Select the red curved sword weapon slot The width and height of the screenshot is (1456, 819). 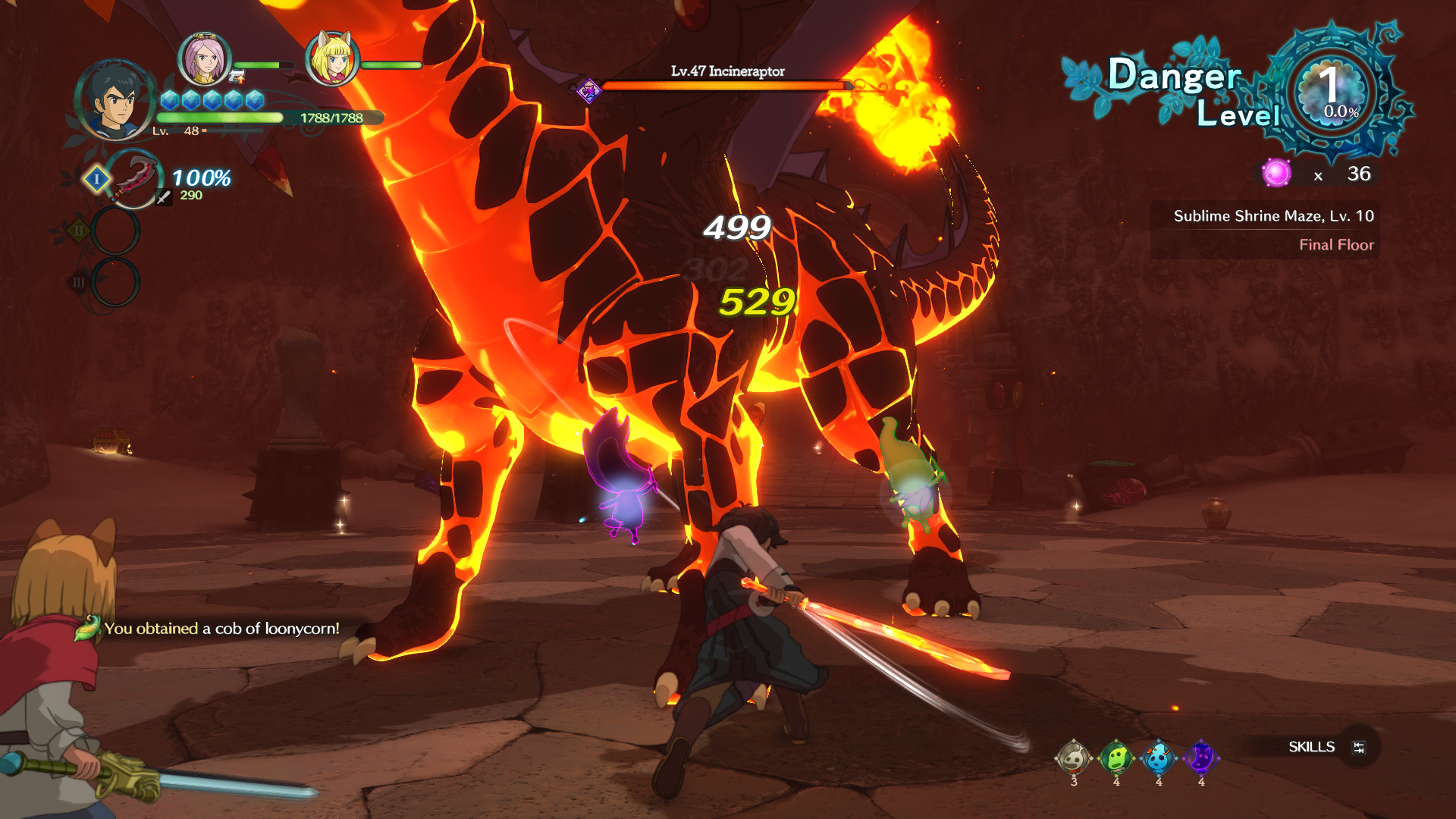(133, 180)
